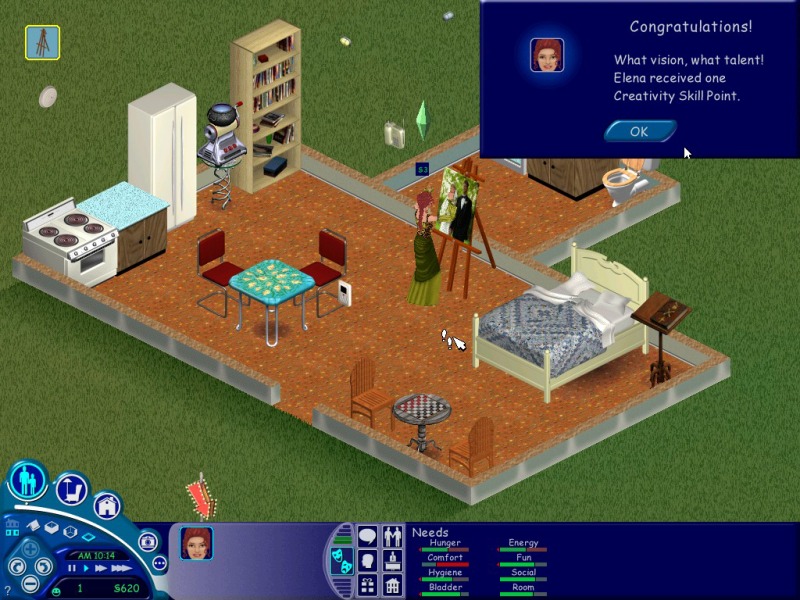Select the easel painting action icon
This screenshot has height=600, width=800.
tap(42, 42)
